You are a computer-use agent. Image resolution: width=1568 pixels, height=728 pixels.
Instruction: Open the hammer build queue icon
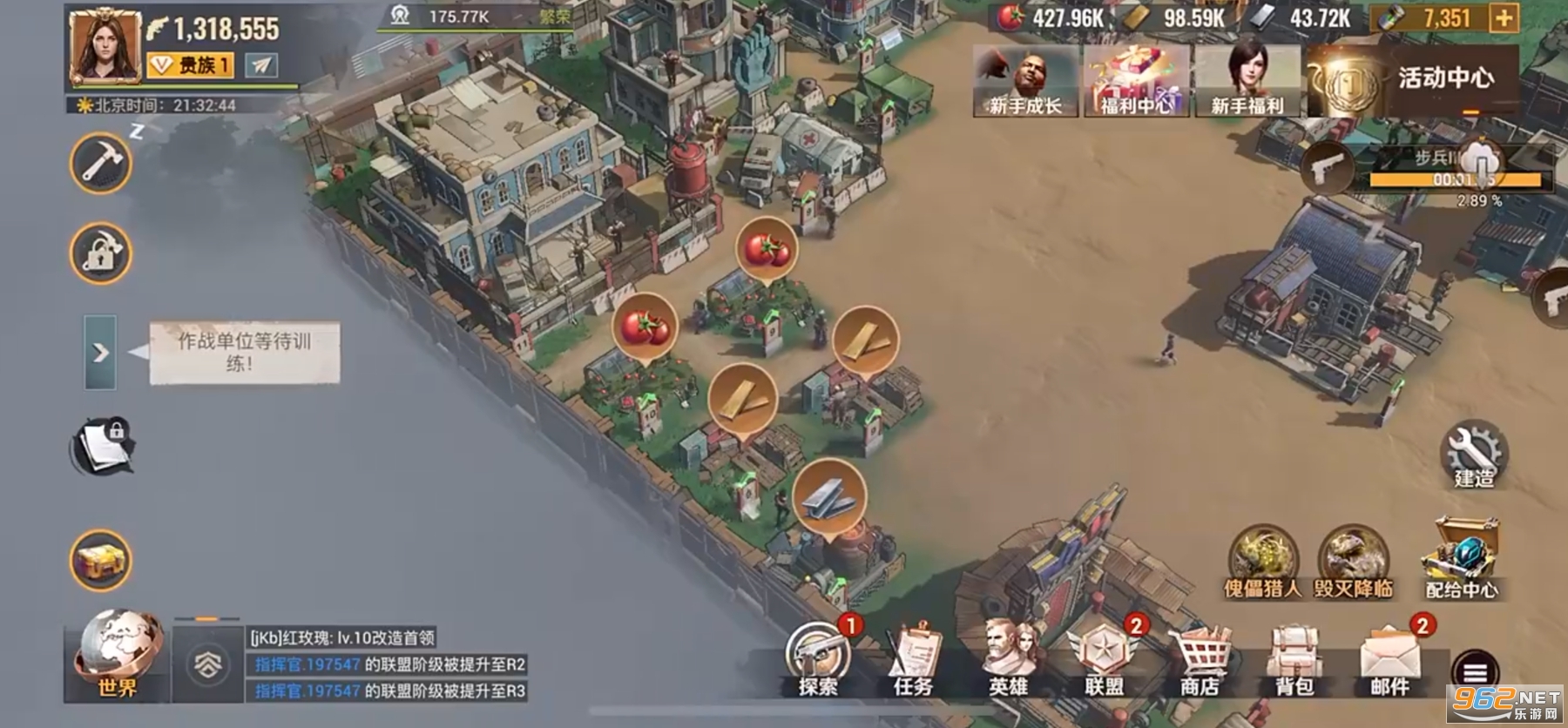point(101,164)
